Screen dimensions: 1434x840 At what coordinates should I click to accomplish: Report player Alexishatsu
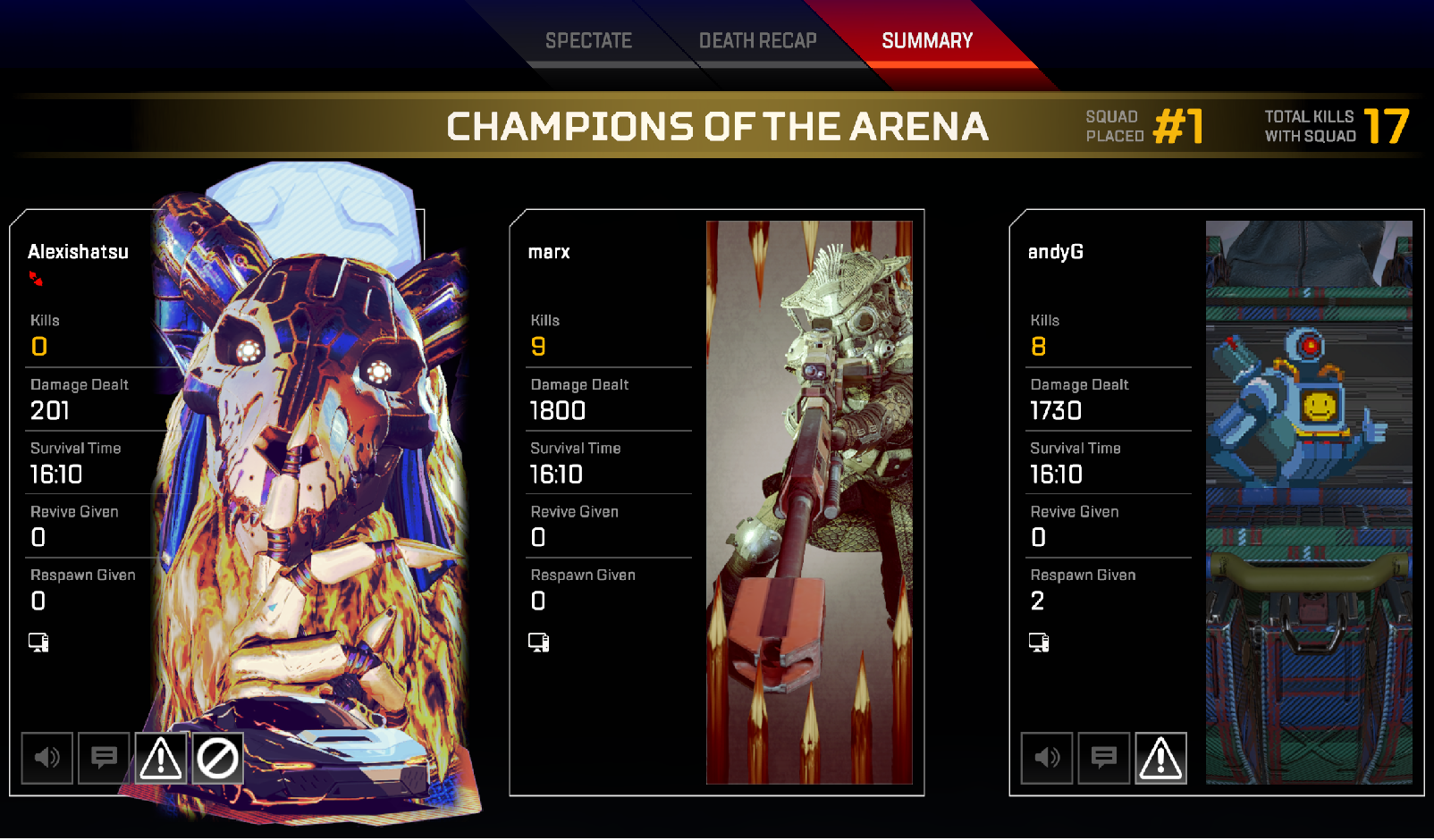[x=161, y=758]
